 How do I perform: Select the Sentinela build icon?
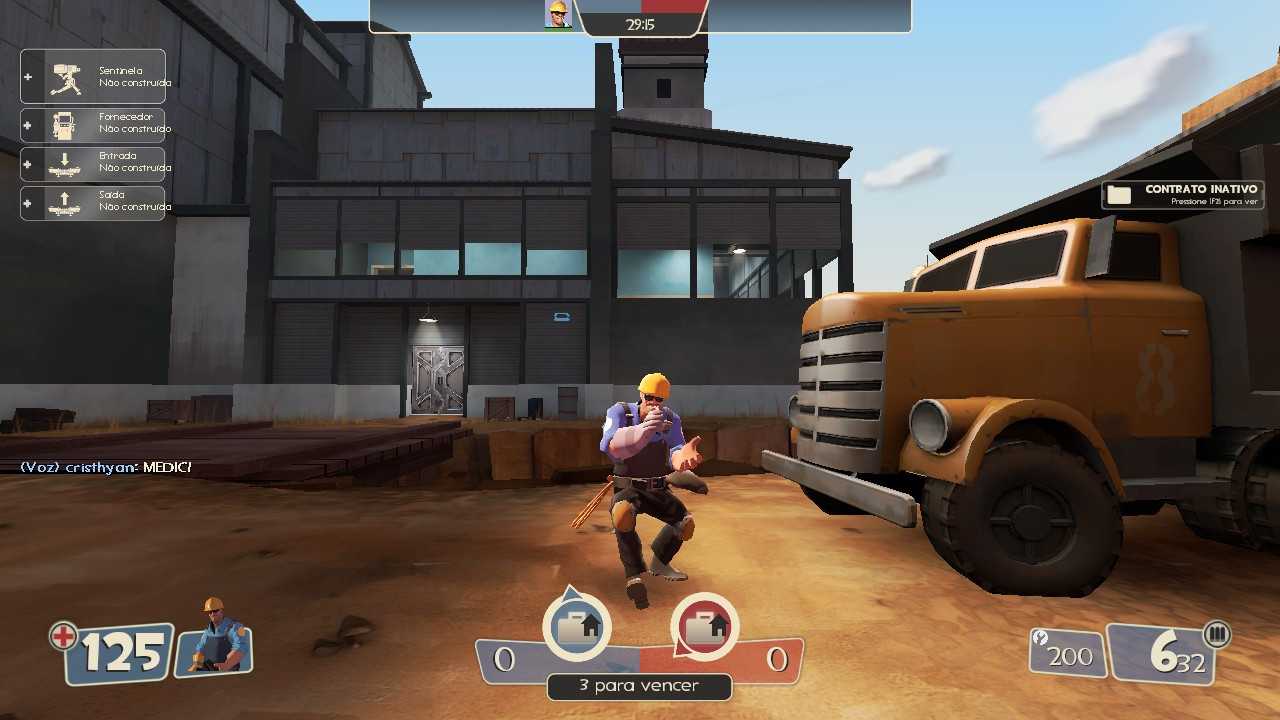[66, 77]
